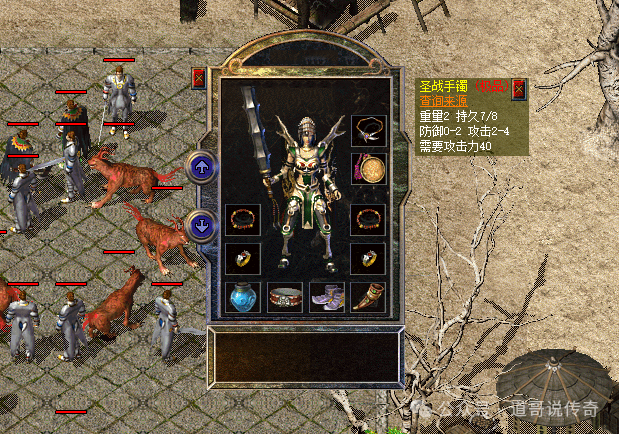
Task: Select the equipped necklace slot
Action: (x=368, y=130)
